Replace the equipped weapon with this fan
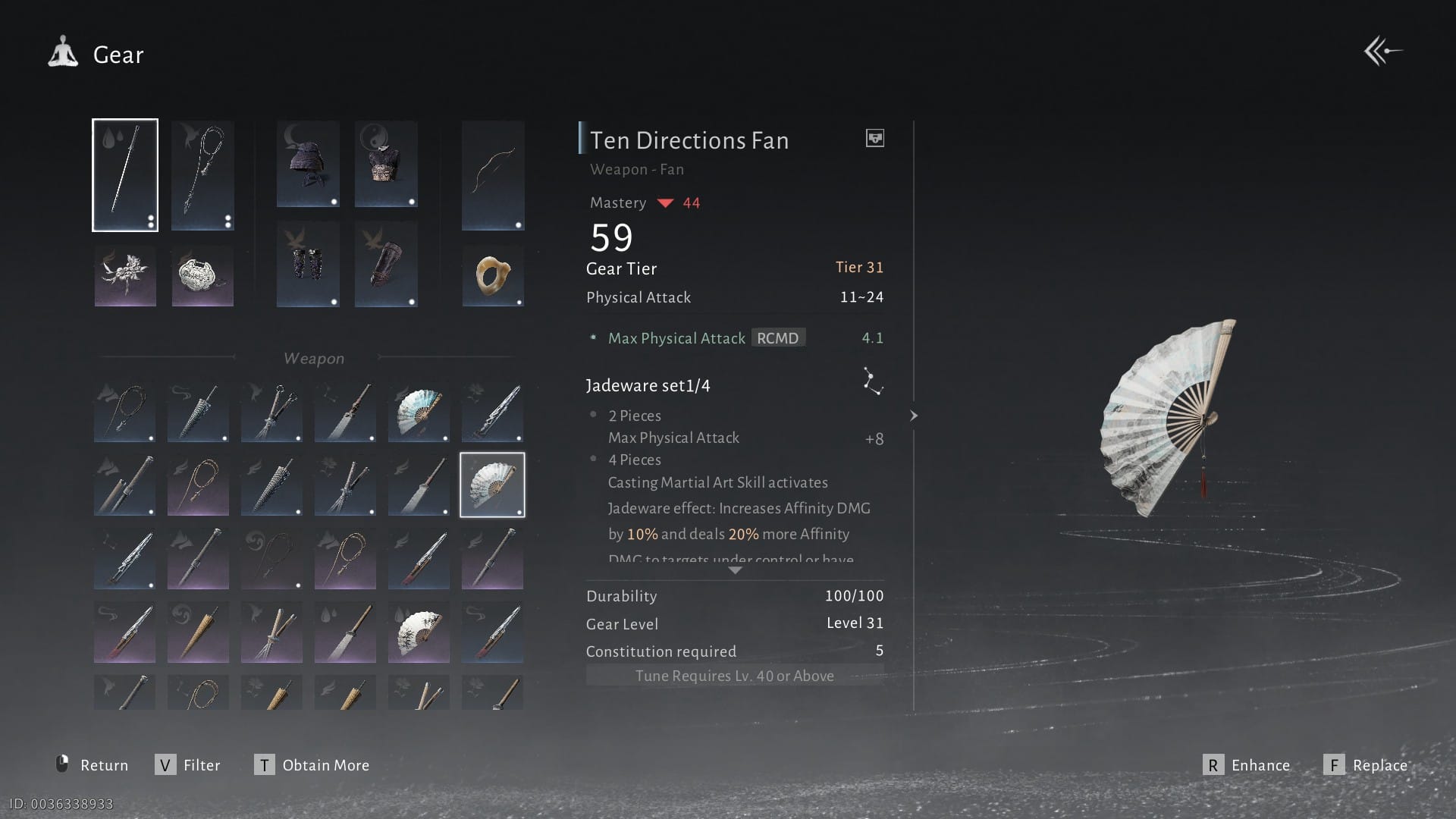 point(1366,765)
